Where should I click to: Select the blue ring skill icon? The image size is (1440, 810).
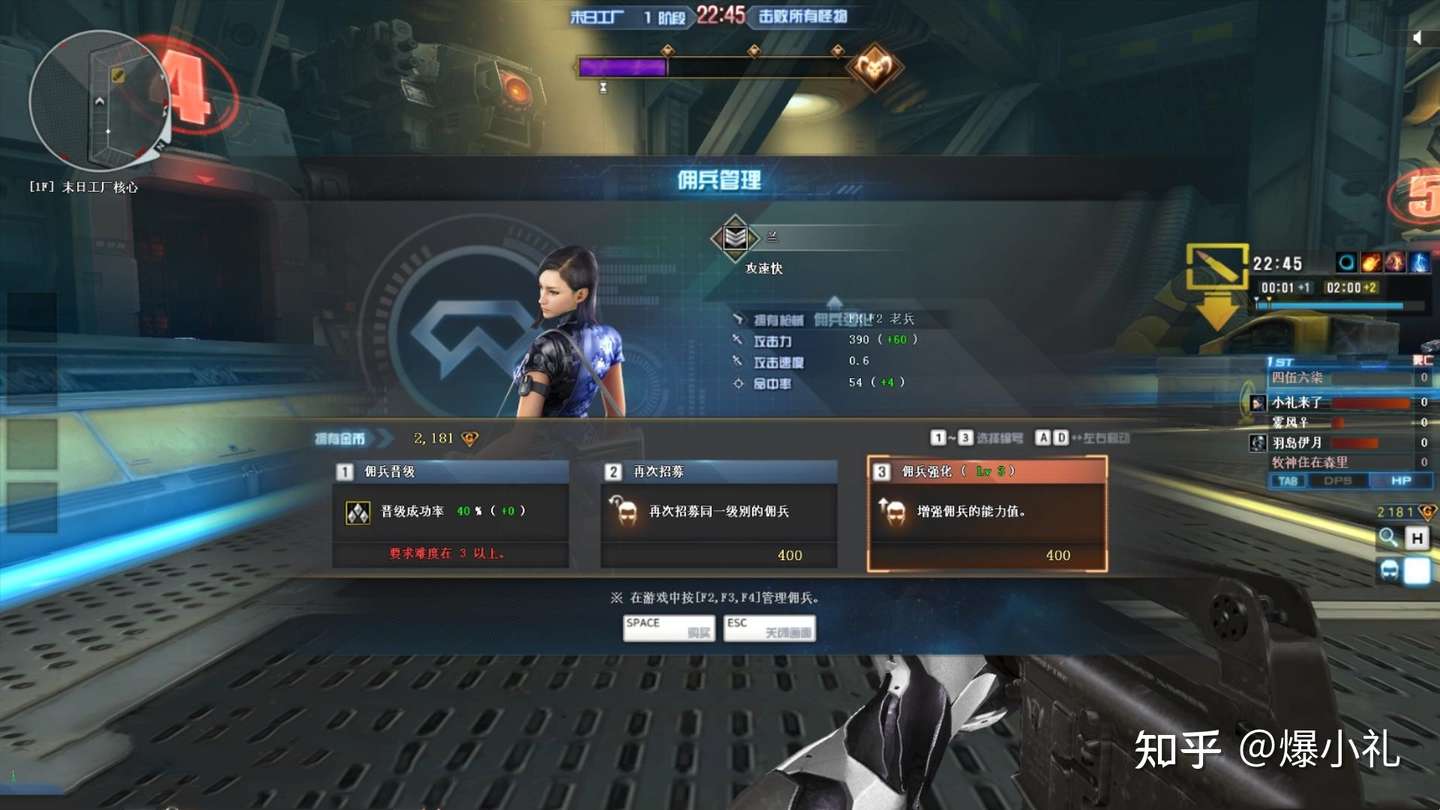[x=1345, y=262]
